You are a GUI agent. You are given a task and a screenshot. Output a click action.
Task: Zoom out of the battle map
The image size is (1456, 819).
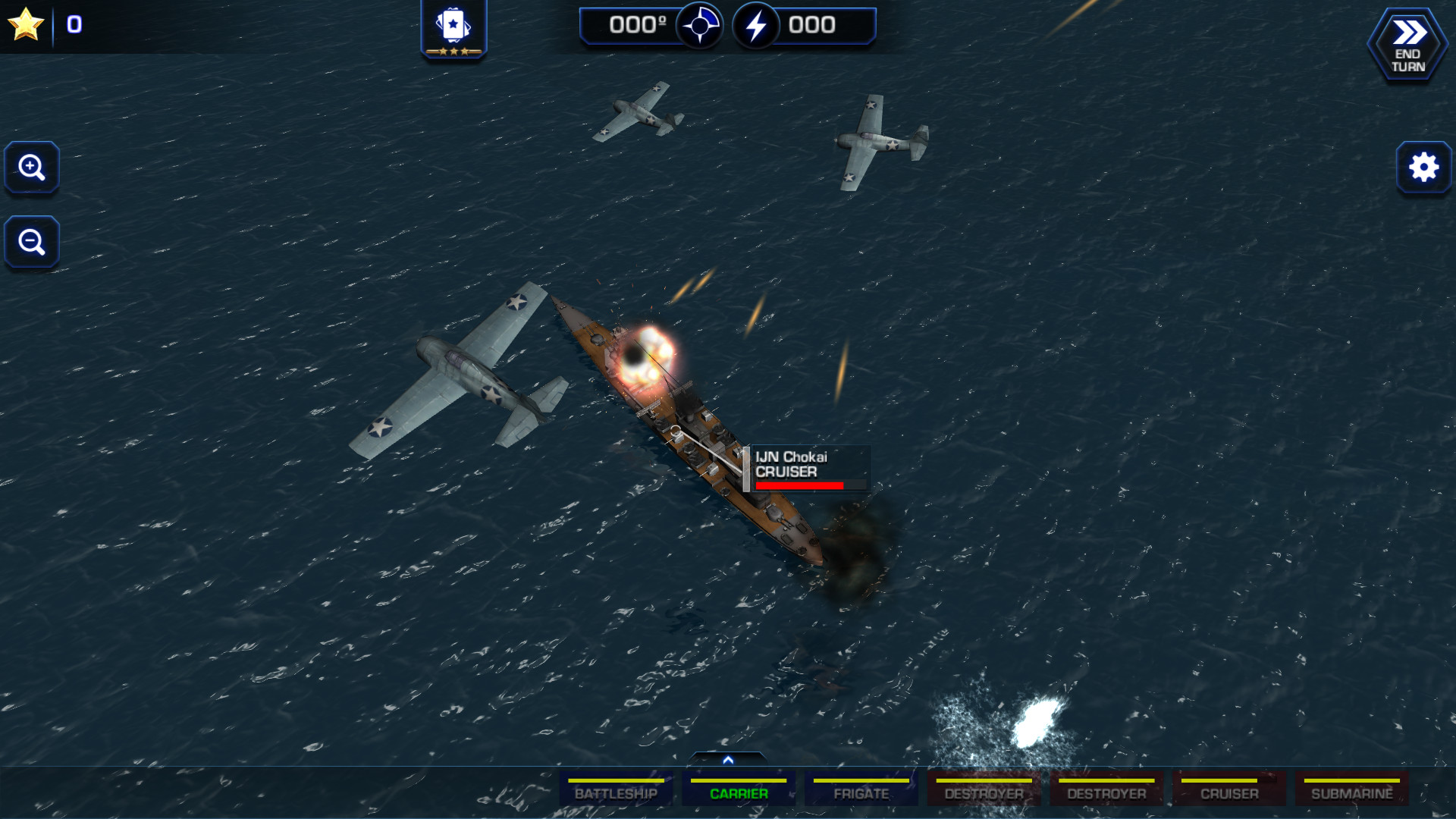tap(31, 242)
